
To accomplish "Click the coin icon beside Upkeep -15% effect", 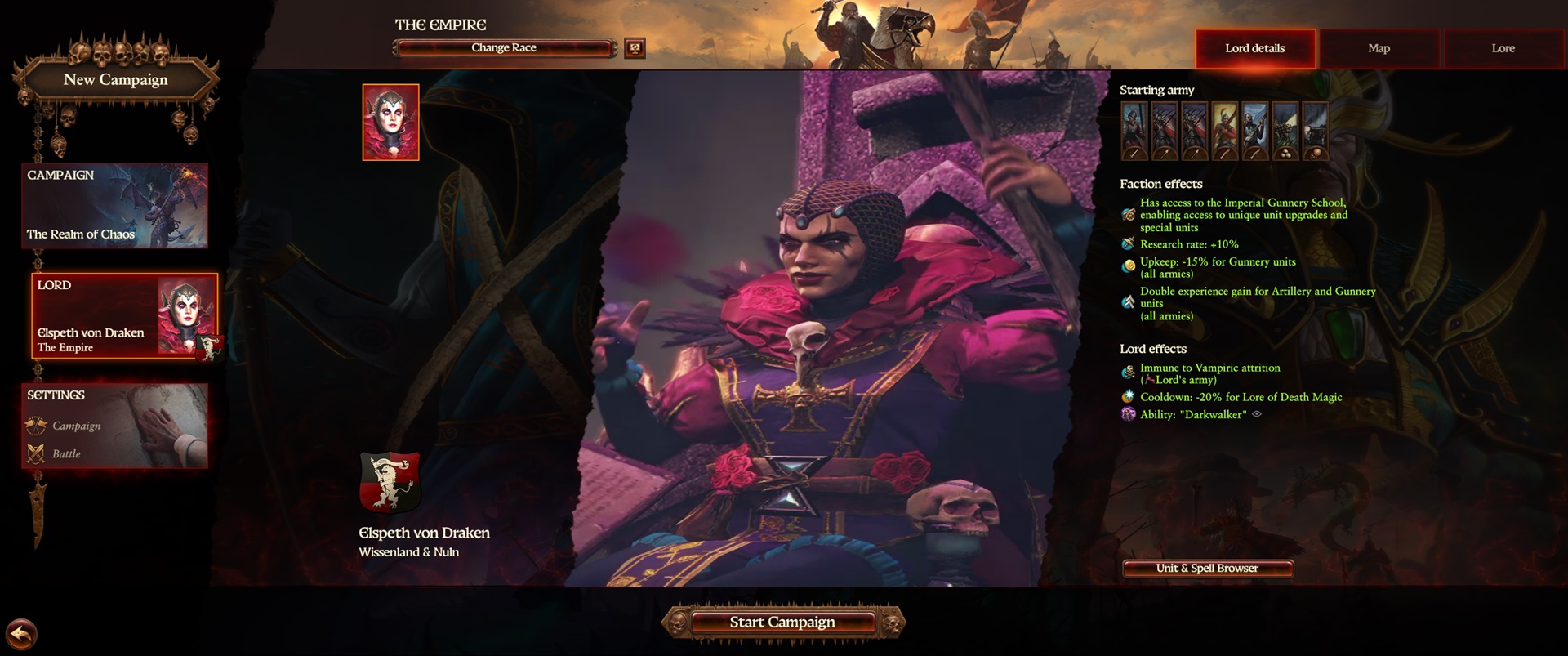I will click(1128, 263).
